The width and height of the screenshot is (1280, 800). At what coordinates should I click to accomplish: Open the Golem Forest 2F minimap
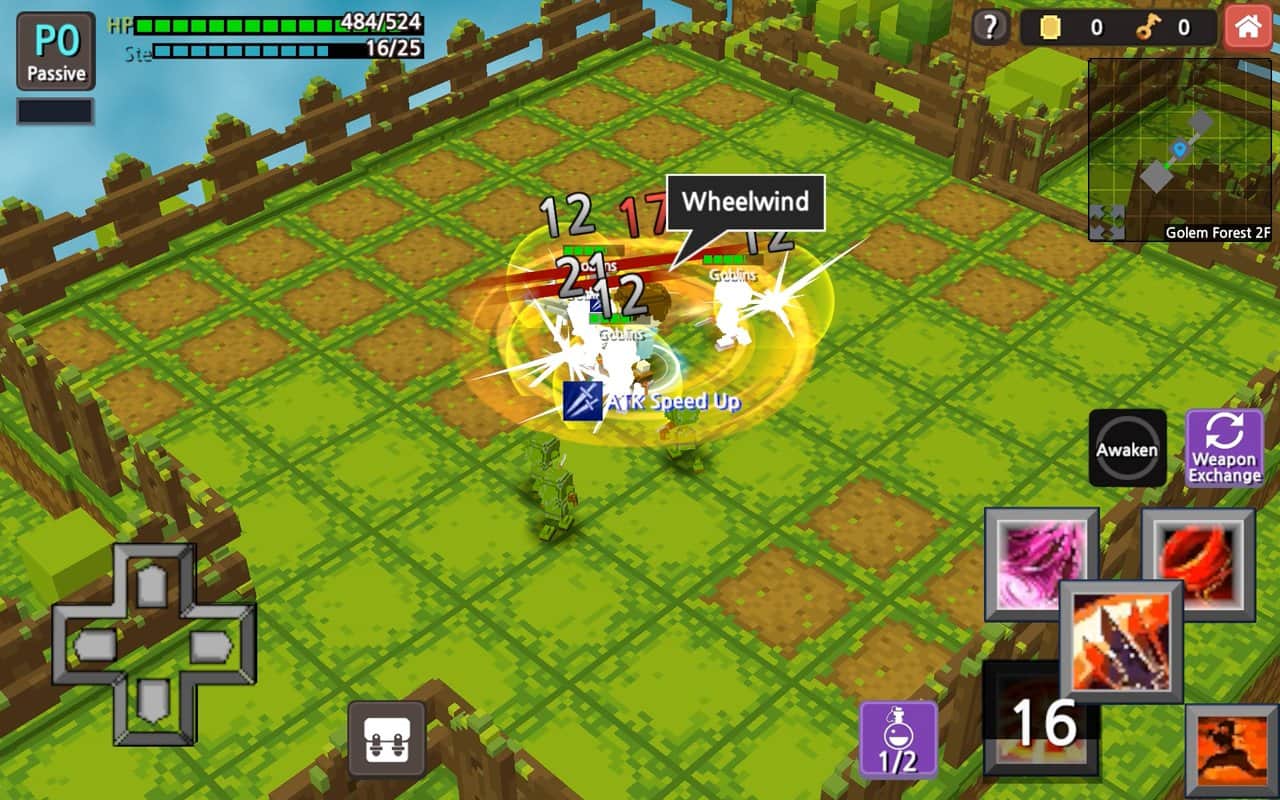pos(1180,150)
